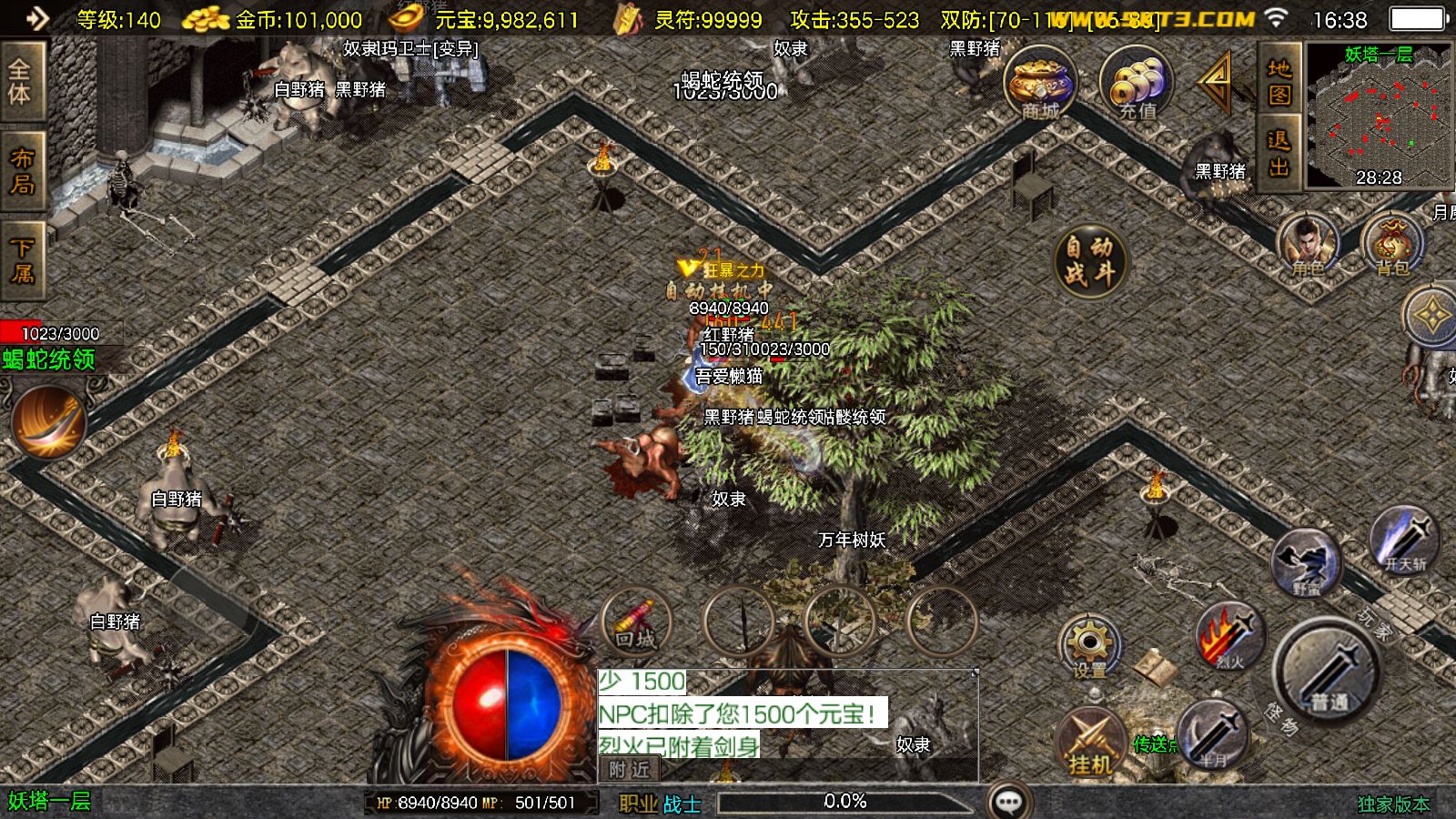Image resolution: width=1456 pixels, height=819 pixels.
Task: Open 设置 settings gear
Action: tap(1089, 644)
